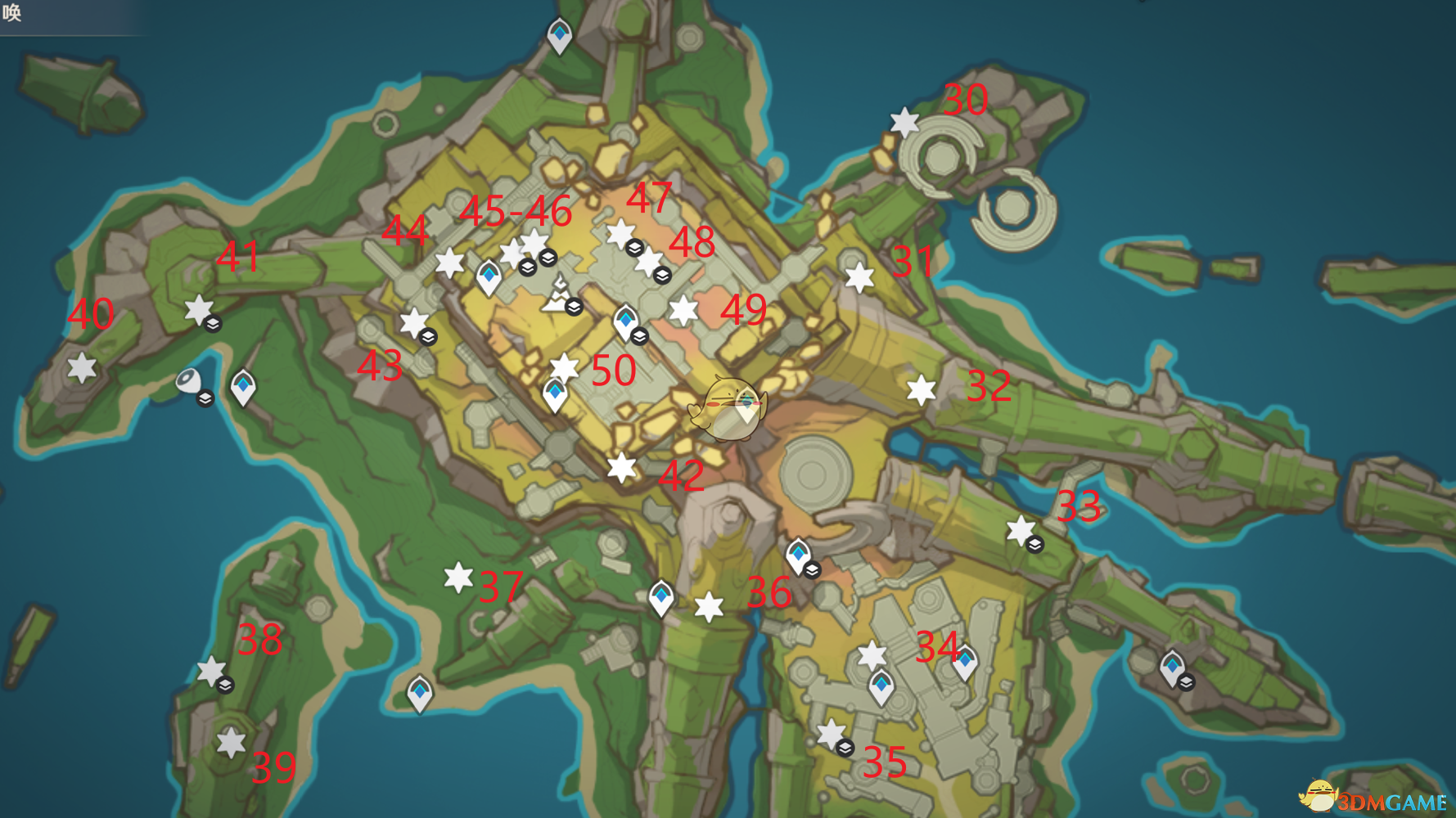Select the star marker labeled 33
1456x818 pixels.
coord(1021,530)
